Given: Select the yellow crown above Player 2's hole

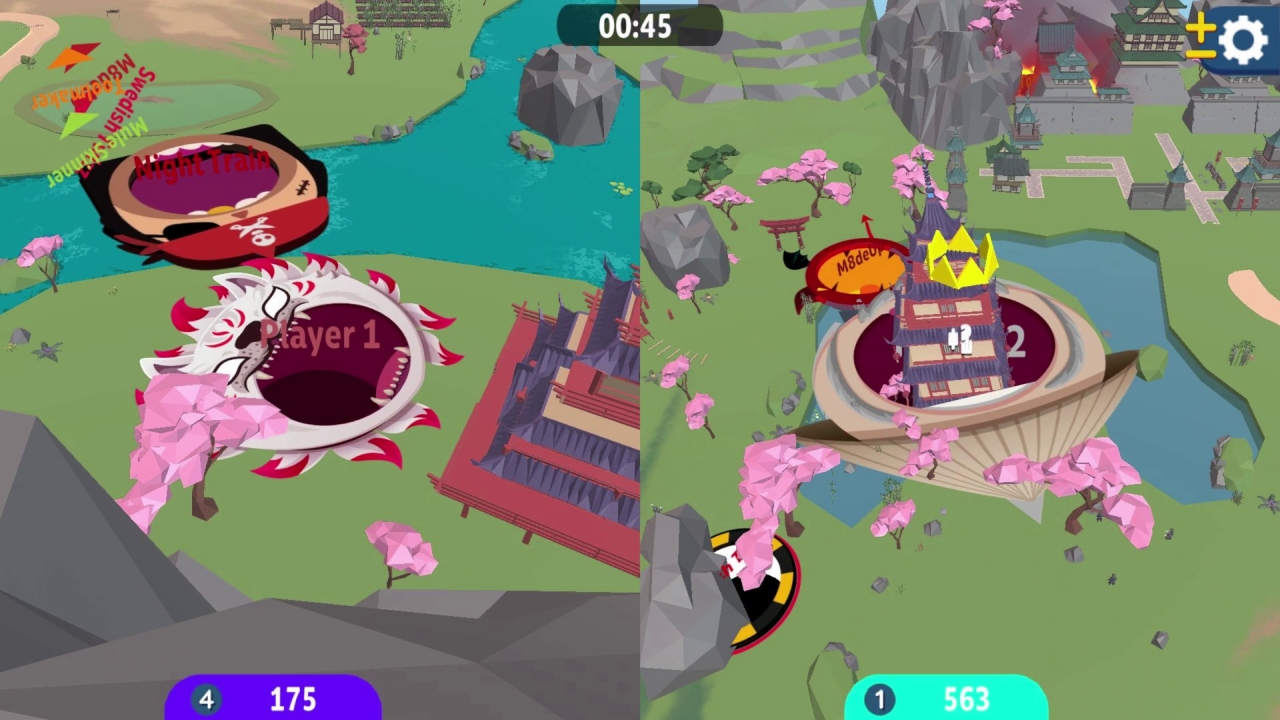Looking at the screenshot, I should (x=957, y=258).
